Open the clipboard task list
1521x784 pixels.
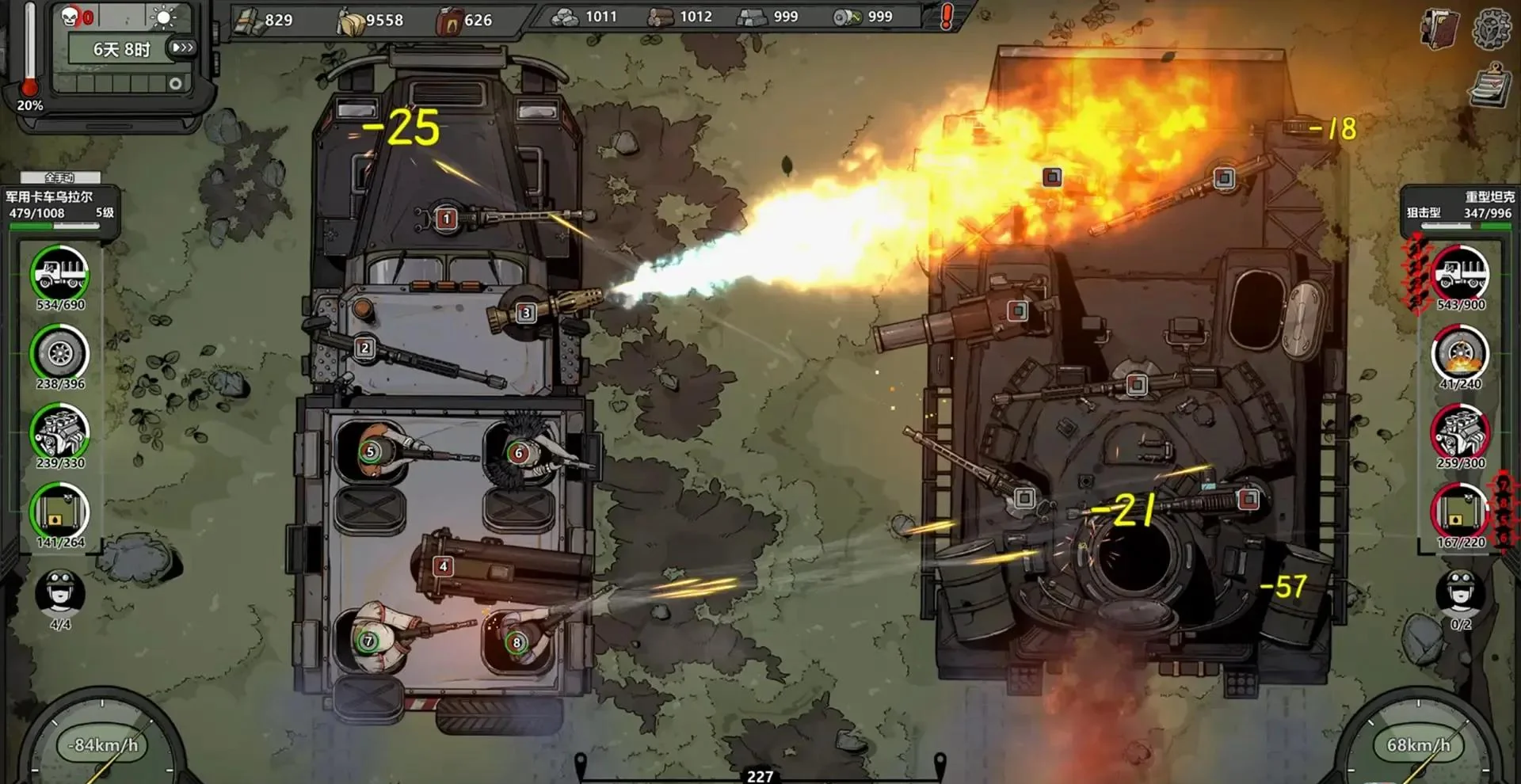(1489, 86)
